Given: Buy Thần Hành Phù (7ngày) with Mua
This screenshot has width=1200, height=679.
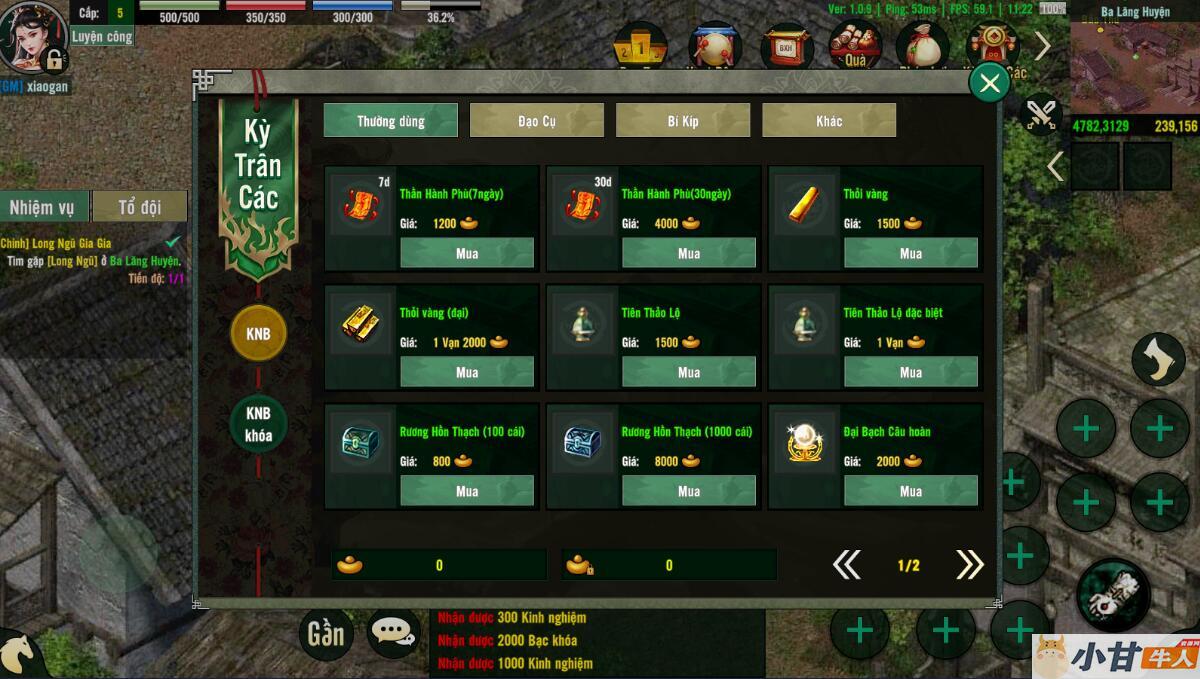Looking at the screenshot, I should [467, 253].
